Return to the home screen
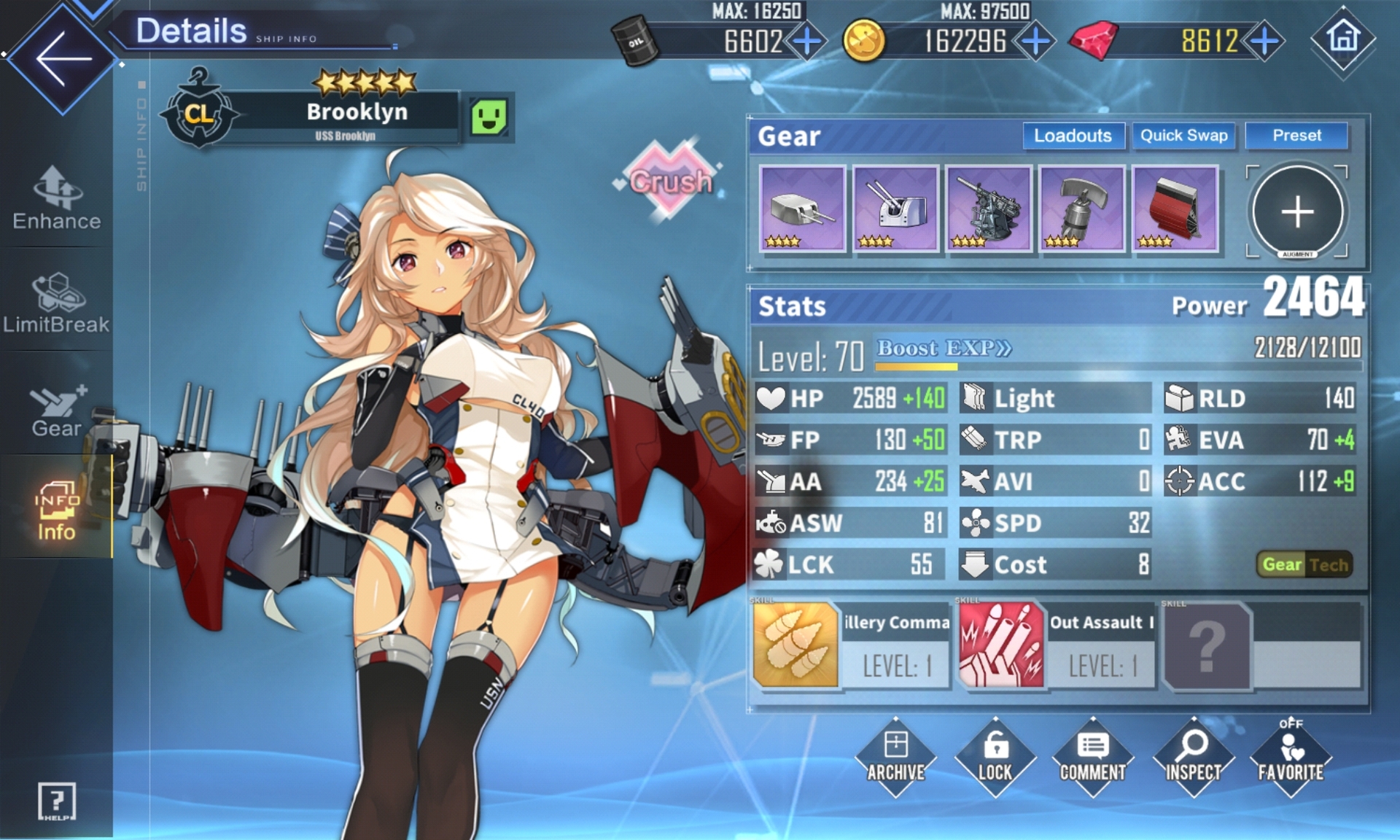Viewport: 1400px width, 840px height. pos(1343,38)
